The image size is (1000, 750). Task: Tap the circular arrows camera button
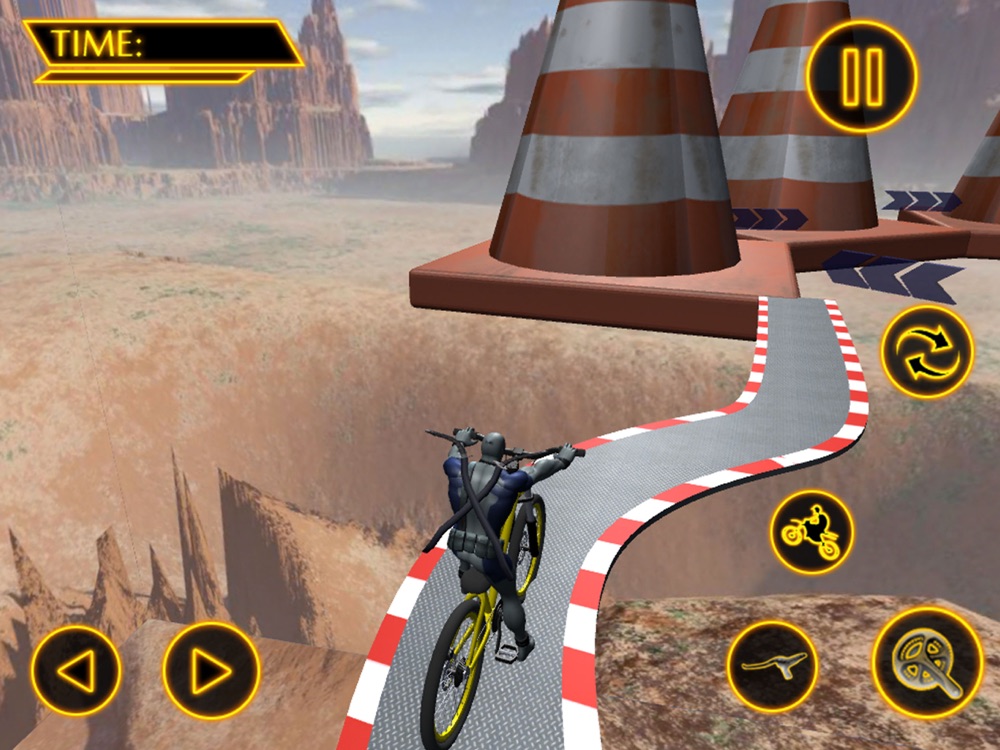[927, 351]
